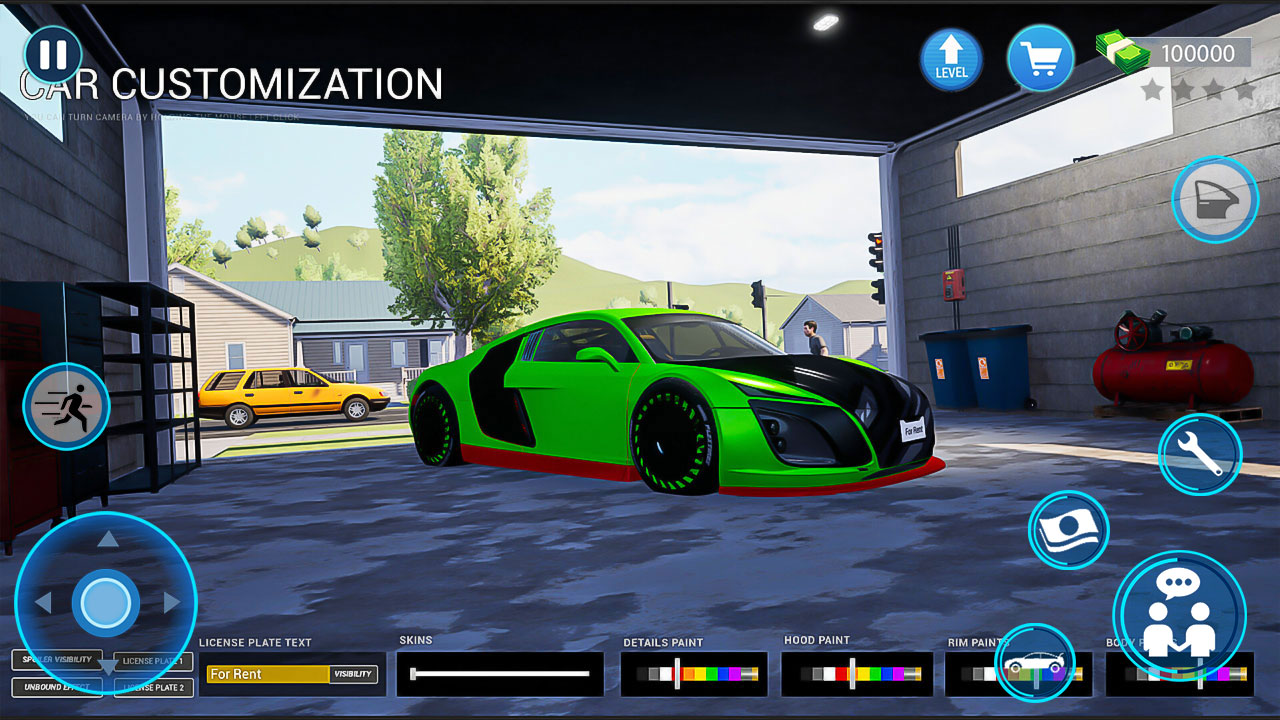Select the car door open icon
Screen dimensions: 1280x720
coord(1214,200)
